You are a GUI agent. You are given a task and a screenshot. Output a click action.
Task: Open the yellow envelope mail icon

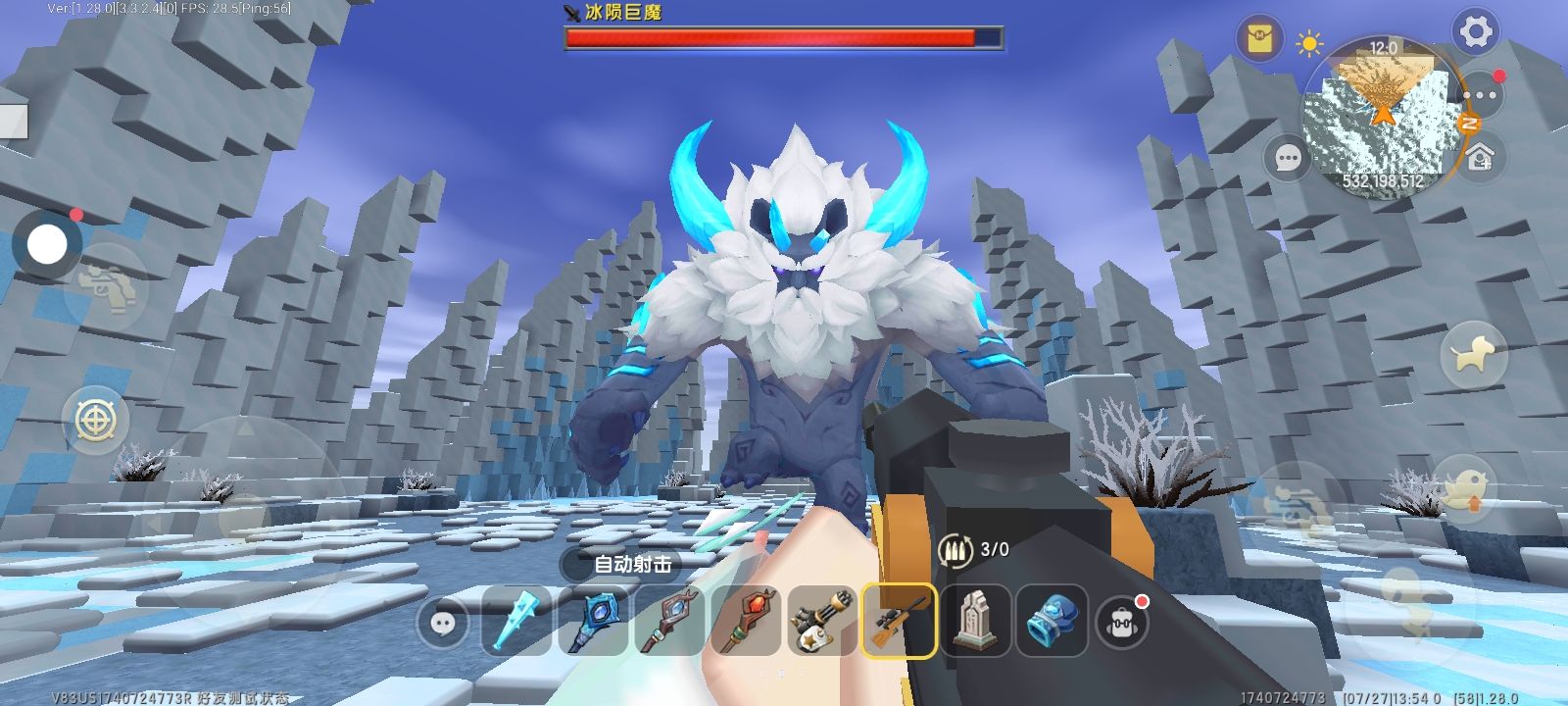1258,41
